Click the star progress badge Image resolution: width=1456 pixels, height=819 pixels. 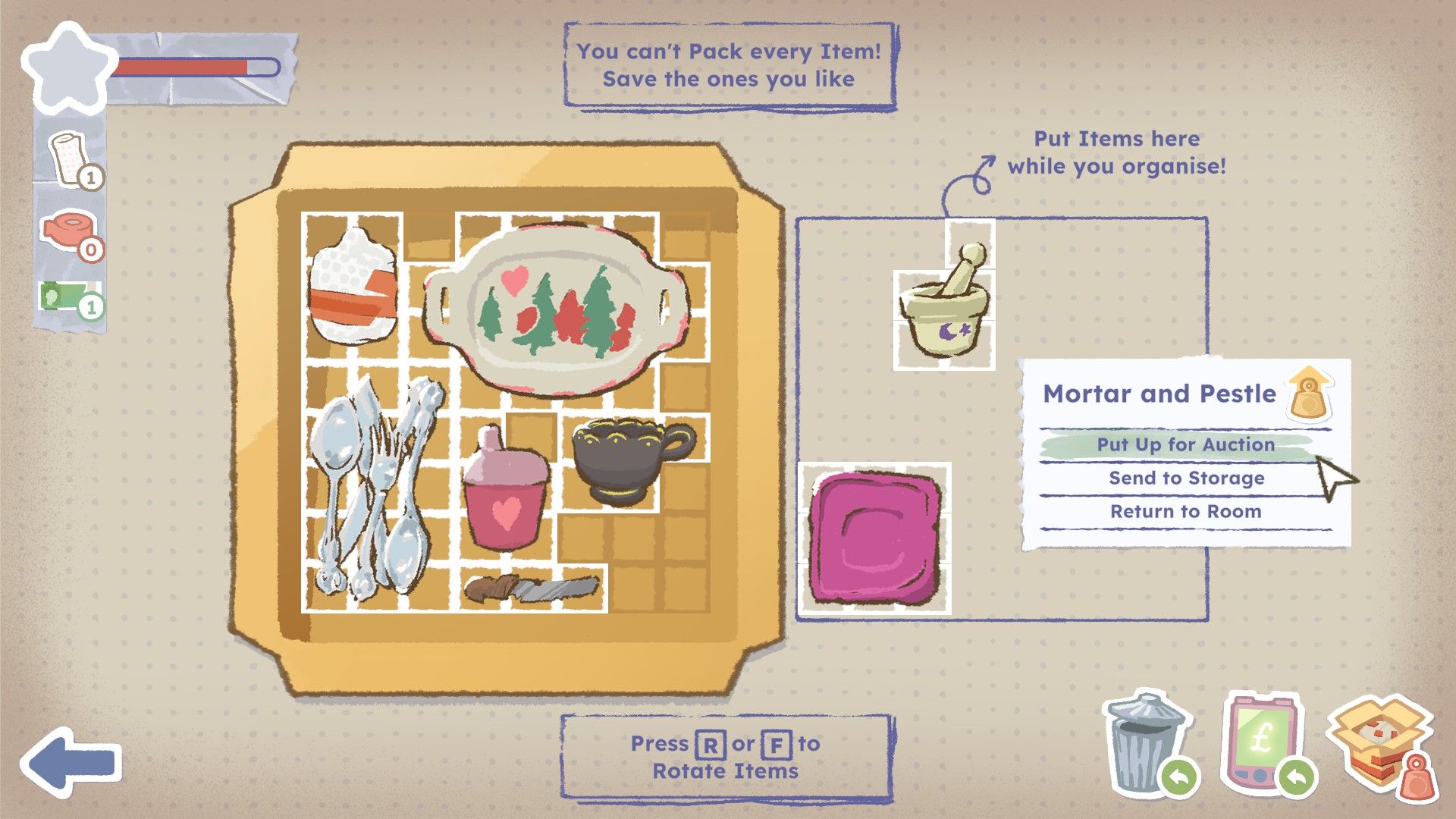pyautogui.click(x=68, y=68)
